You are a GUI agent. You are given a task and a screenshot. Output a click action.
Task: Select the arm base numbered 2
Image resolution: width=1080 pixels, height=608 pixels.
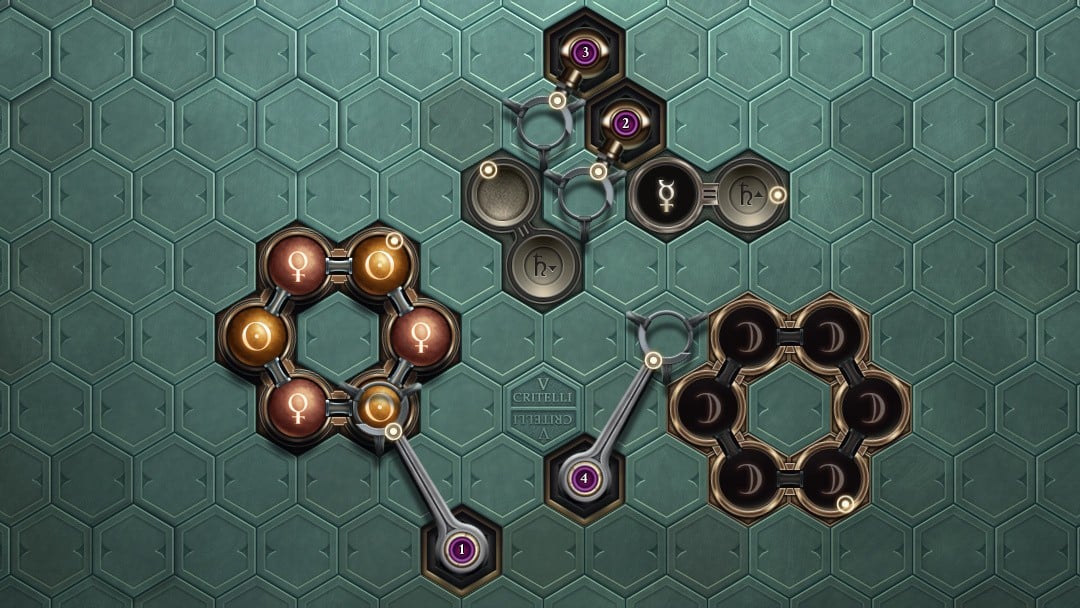[x=626, y=124]
